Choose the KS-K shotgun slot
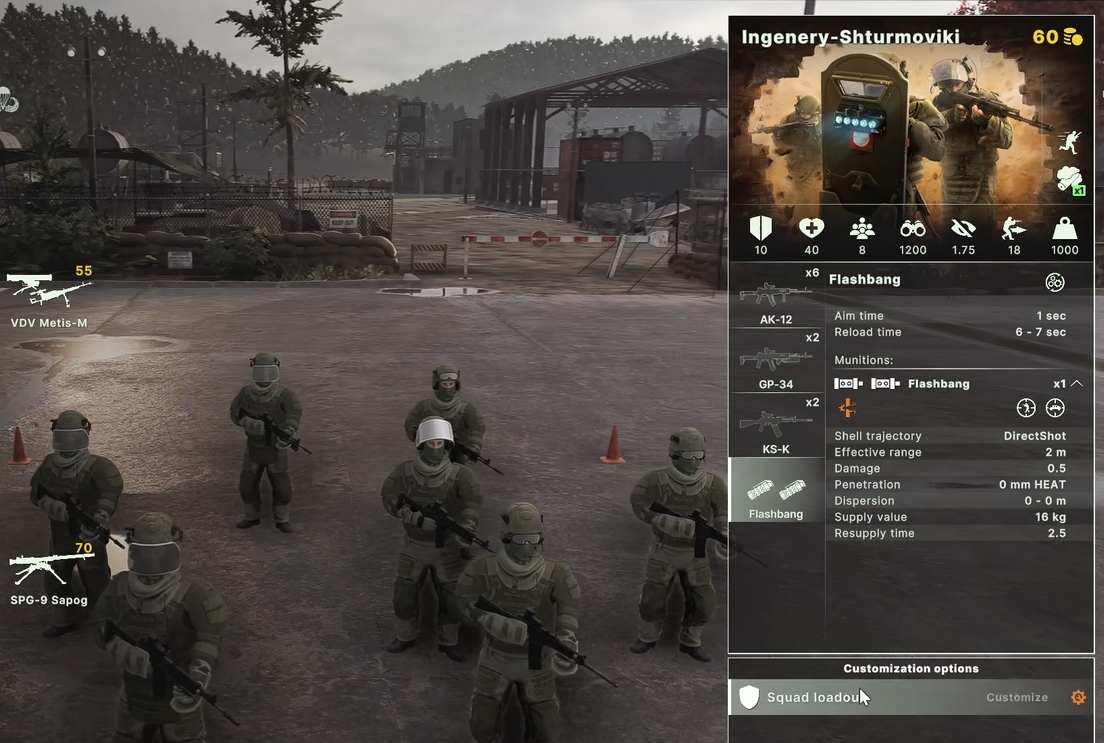The image size is (1104, 743). pos(776,427)
